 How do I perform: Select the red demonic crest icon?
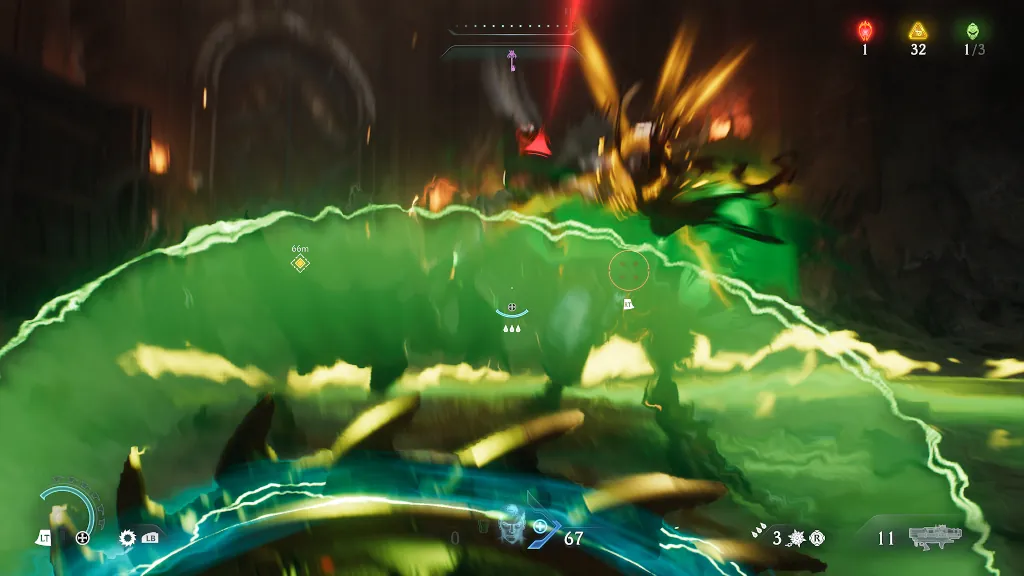865,31
